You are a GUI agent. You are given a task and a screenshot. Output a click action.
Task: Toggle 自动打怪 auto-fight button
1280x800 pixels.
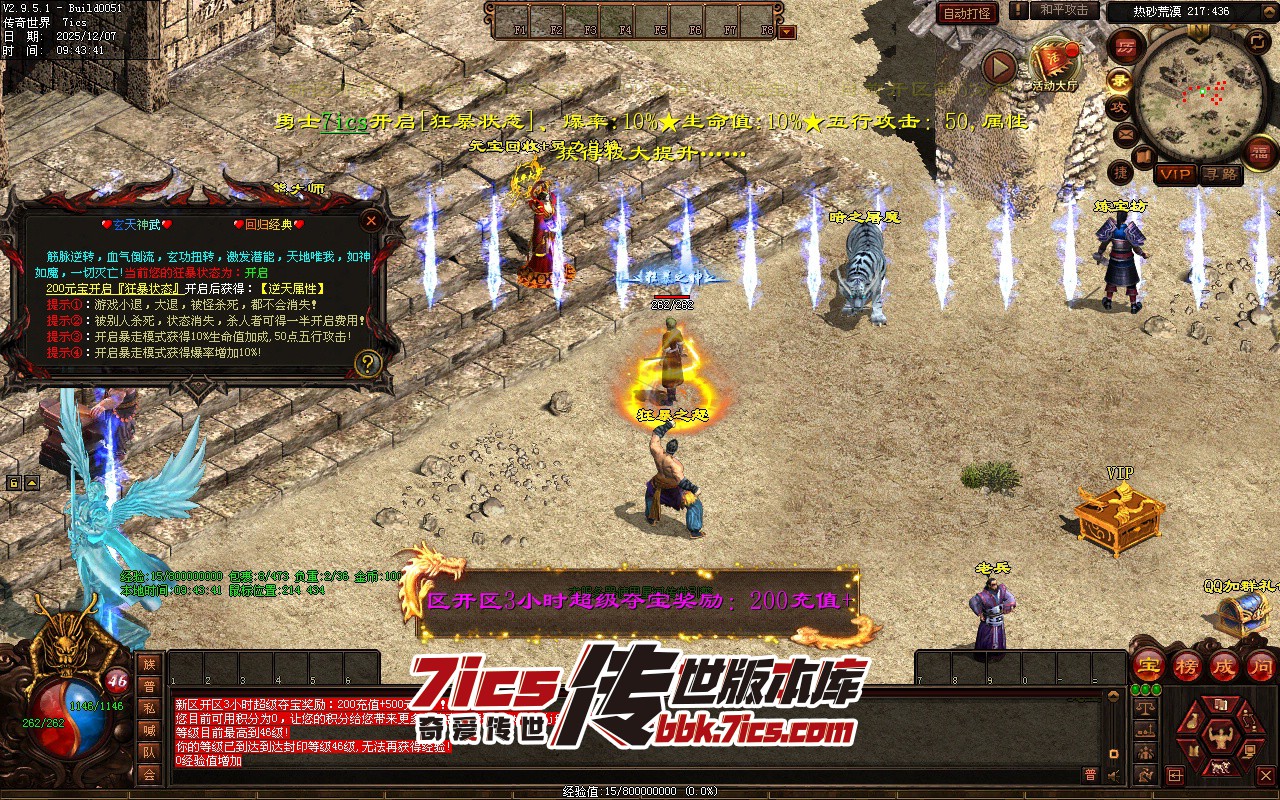967,13
